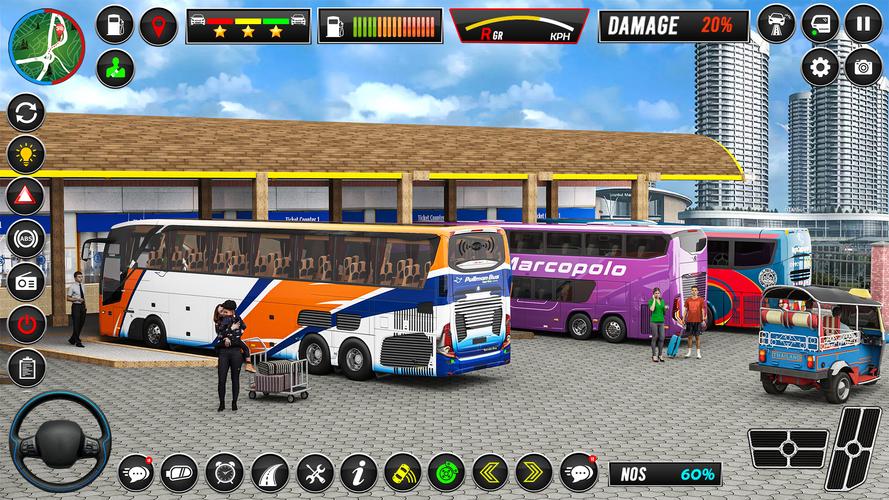Image resolution: width=889 pixels, height=500 pixels.
Task: Open the wrench and screwdriver repair icon
Action: coord(314,472)
